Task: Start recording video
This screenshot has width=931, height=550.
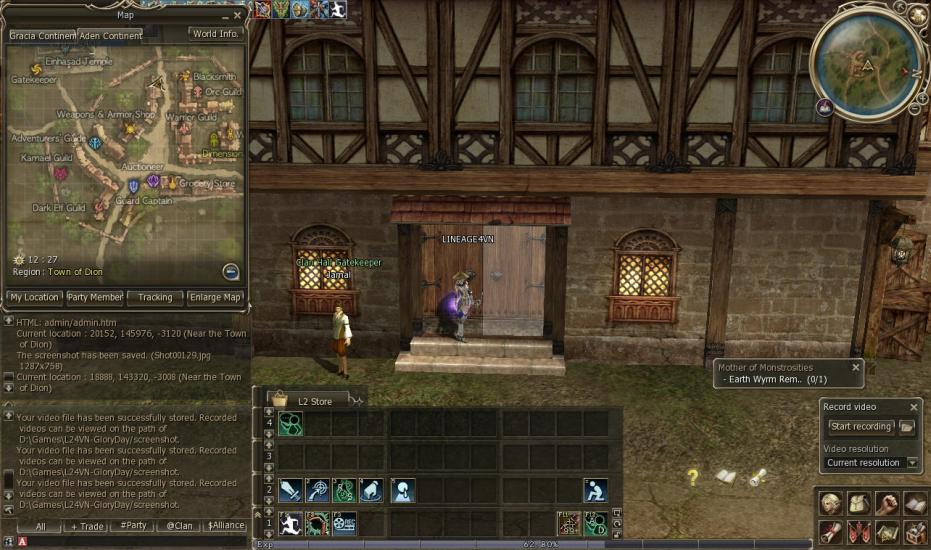Action: [x=860, y=427]
